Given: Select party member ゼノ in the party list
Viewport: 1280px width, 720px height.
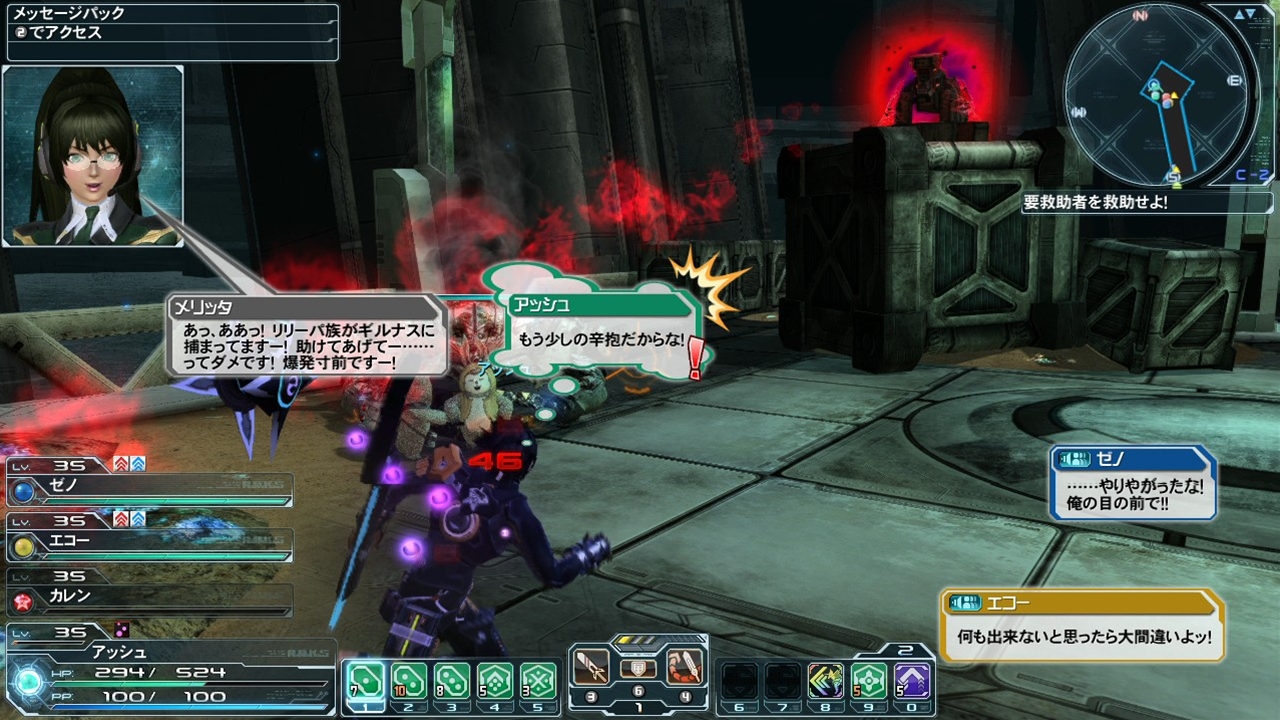Looking at the screenshot, I should pos(150,489).
